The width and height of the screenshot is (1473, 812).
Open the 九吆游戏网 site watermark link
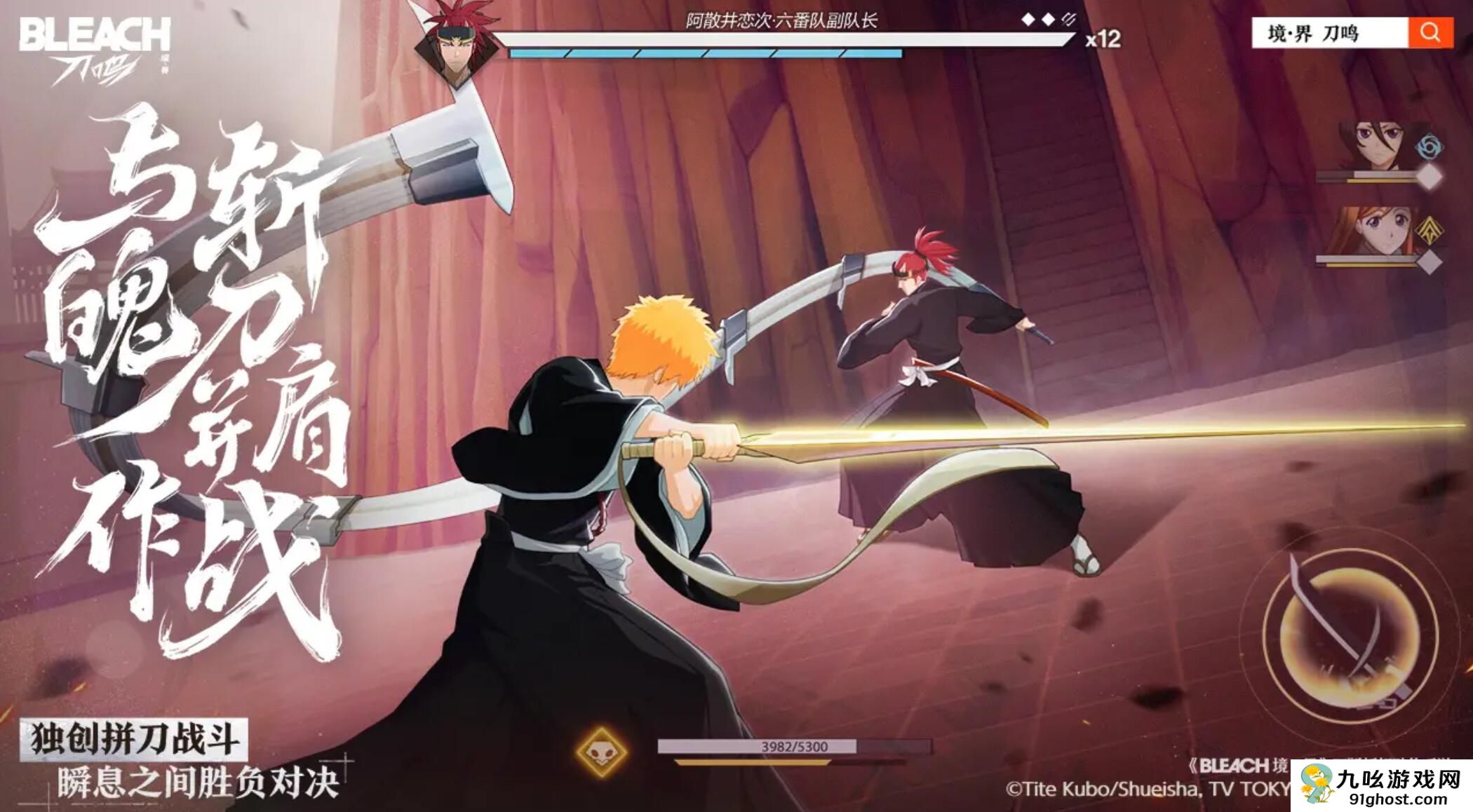tap(1381, 786)
